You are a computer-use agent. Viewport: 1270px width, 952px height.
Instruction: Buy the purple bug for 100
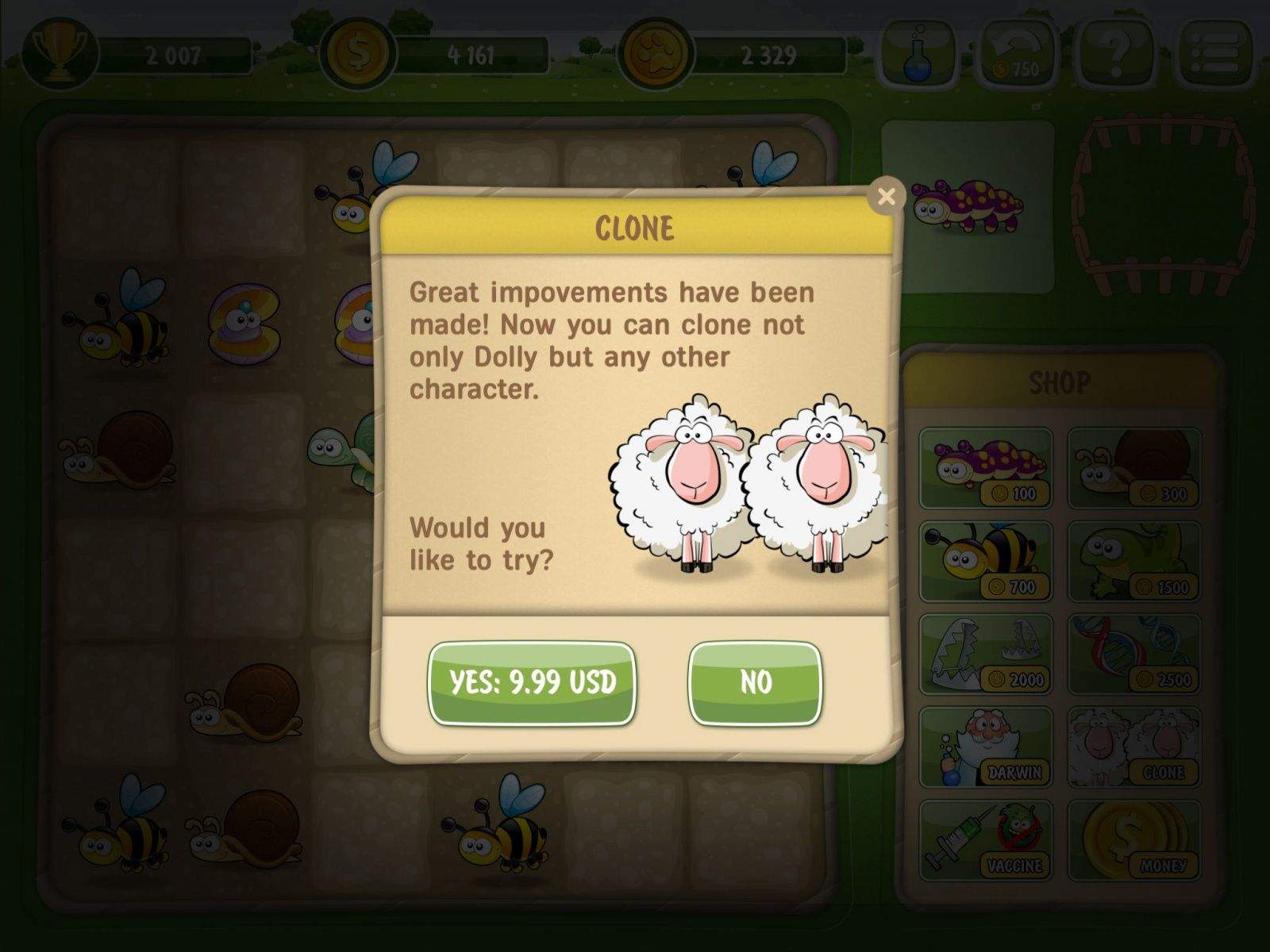click(986, 468)
